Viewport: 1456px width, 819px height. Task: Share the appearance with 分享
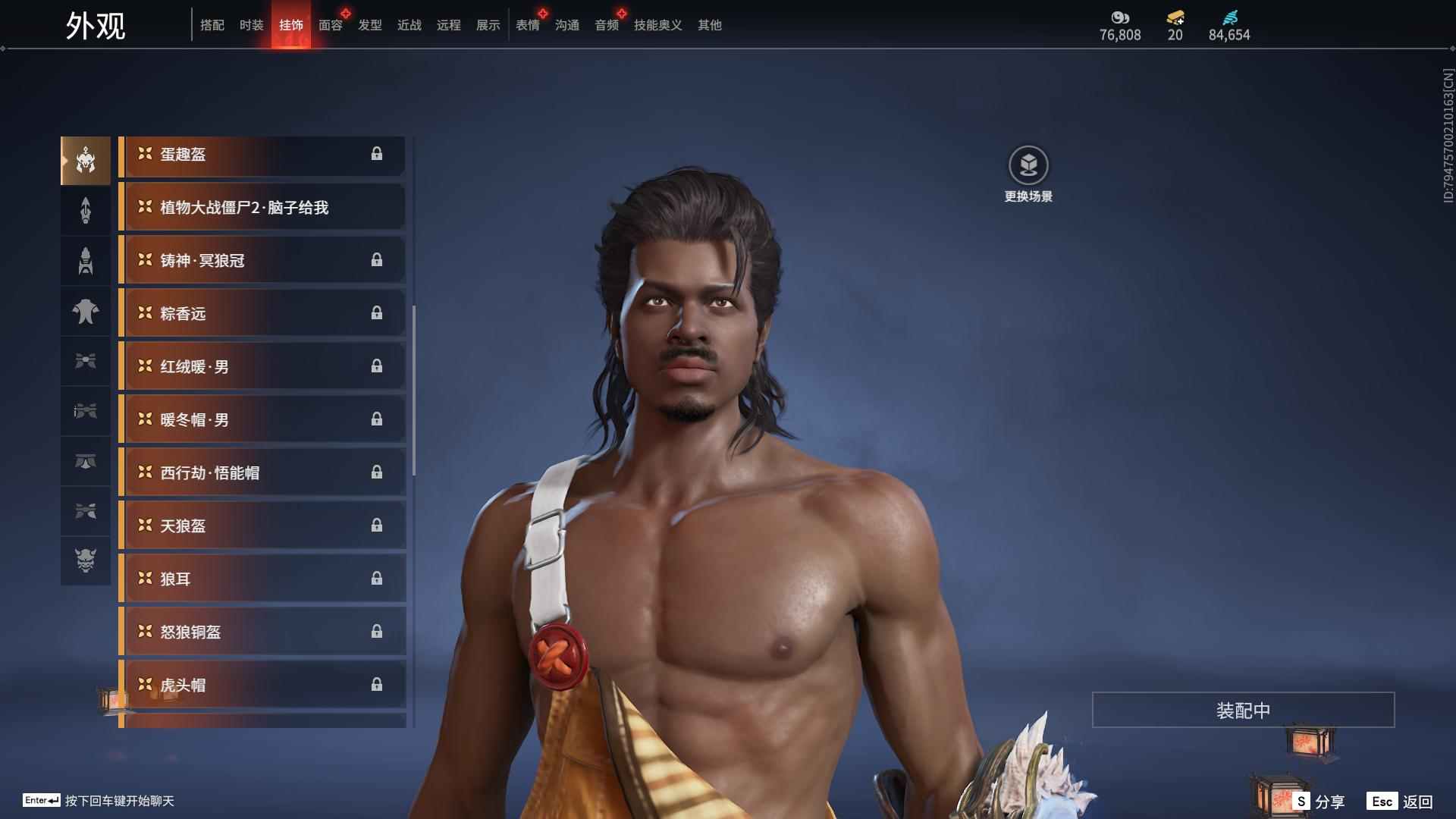(1319, 802)
